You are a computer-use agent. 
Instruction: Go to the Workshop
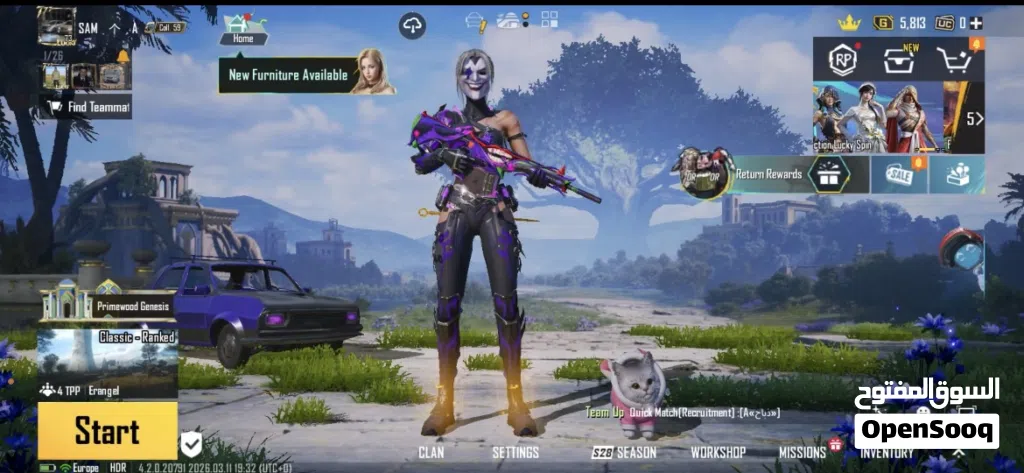pyautogui.click(x=718, y=453)
